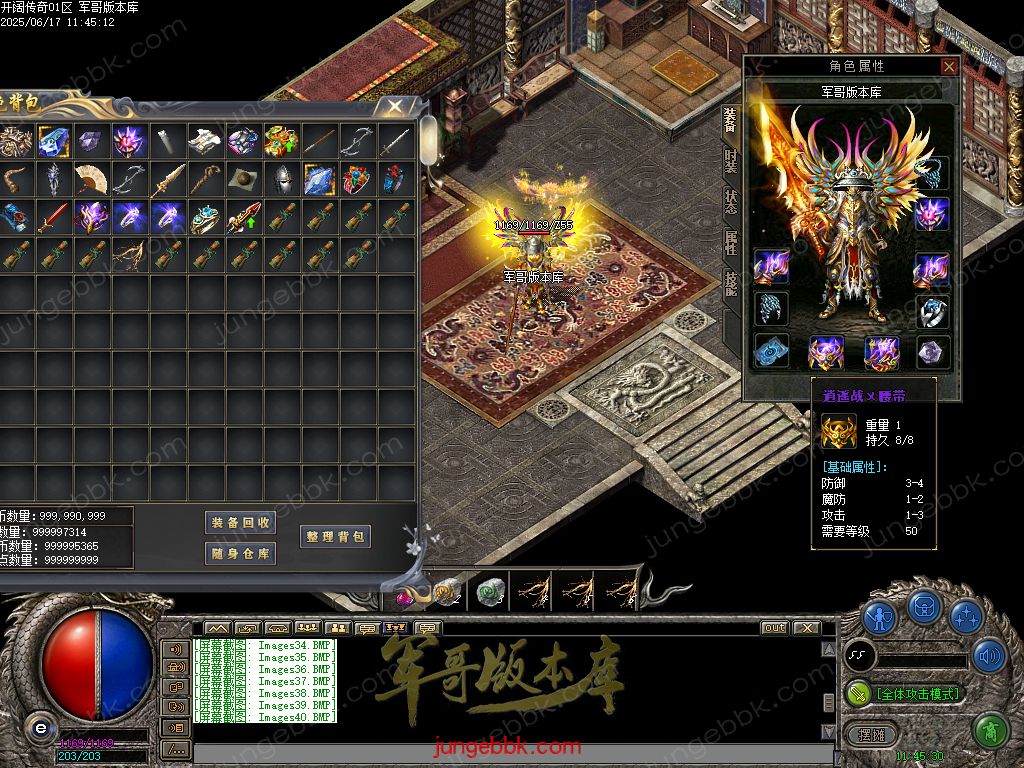Open the 状态 status tab

pos(731,200)
